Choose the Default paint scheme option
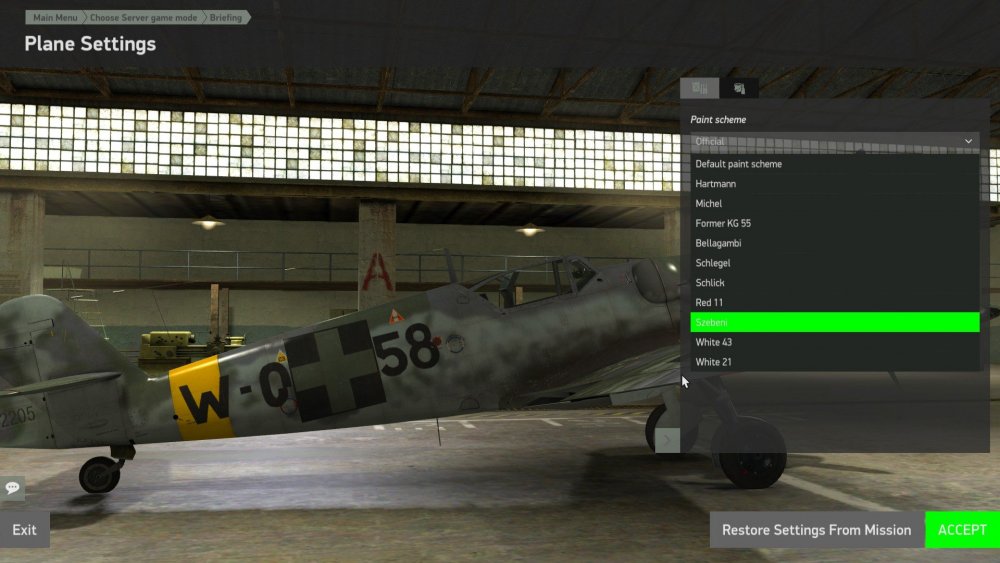 [x=739, y=164]
